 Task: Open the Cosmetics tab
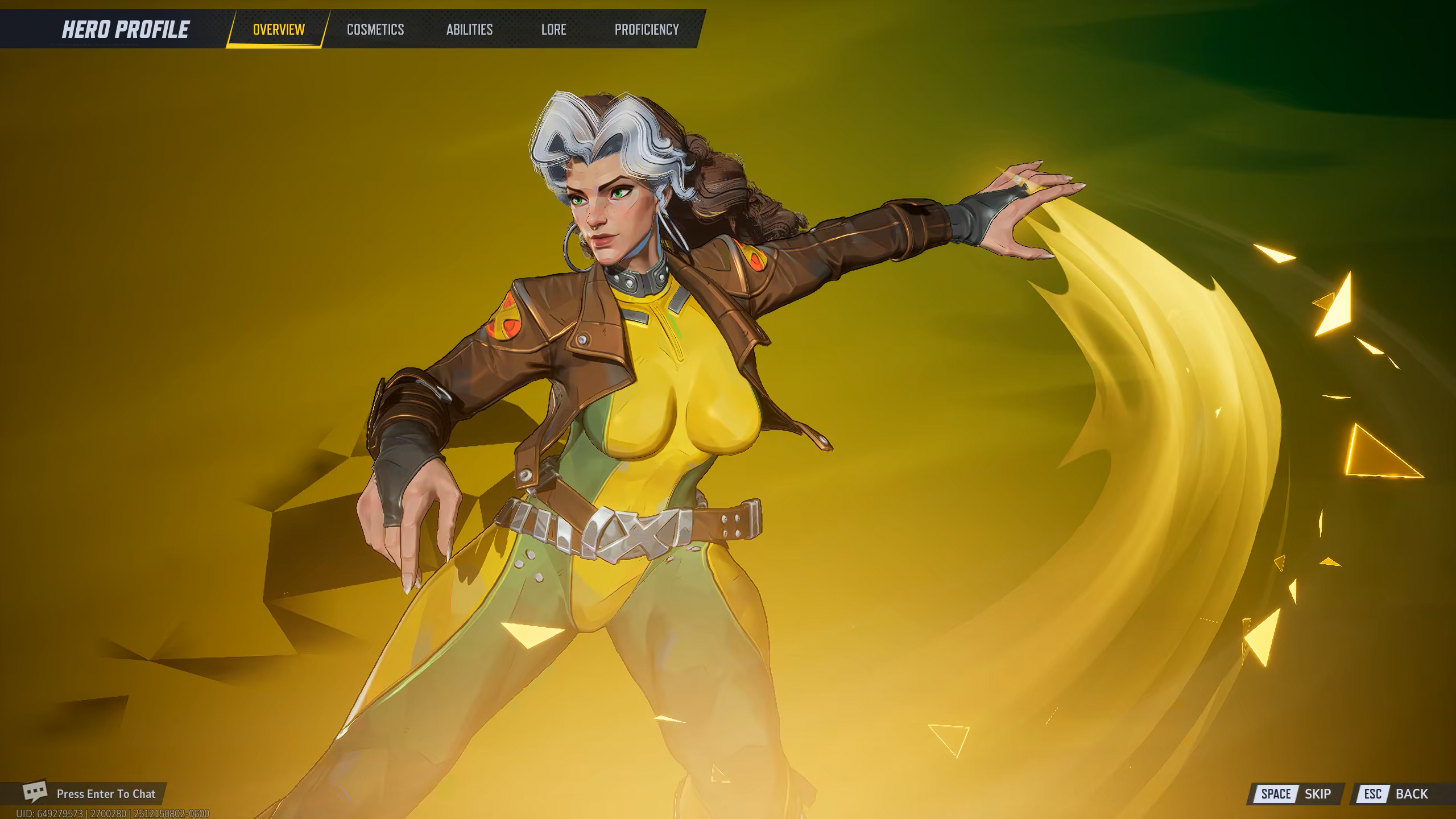(375, 30)
